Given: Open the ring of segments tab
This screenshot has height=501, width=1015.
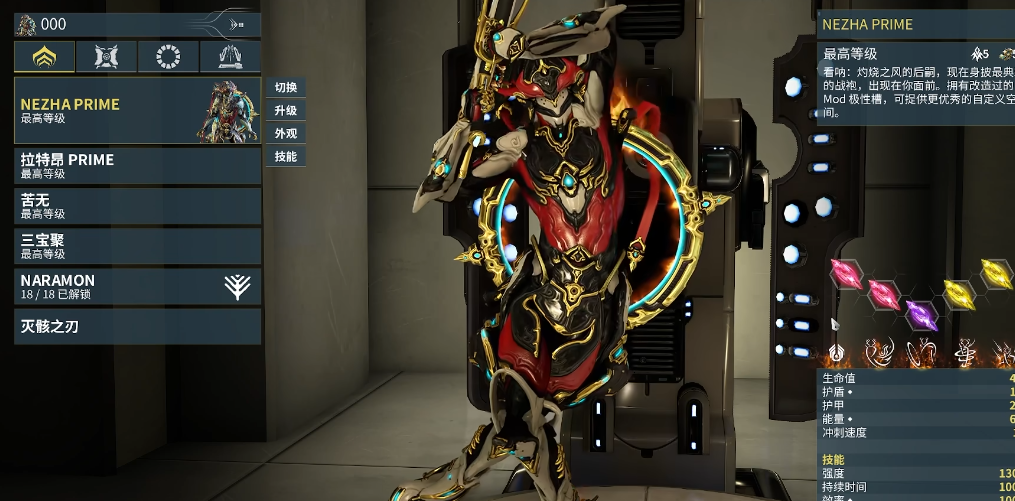Looking at the screenshot, I should tap(168, 57).
